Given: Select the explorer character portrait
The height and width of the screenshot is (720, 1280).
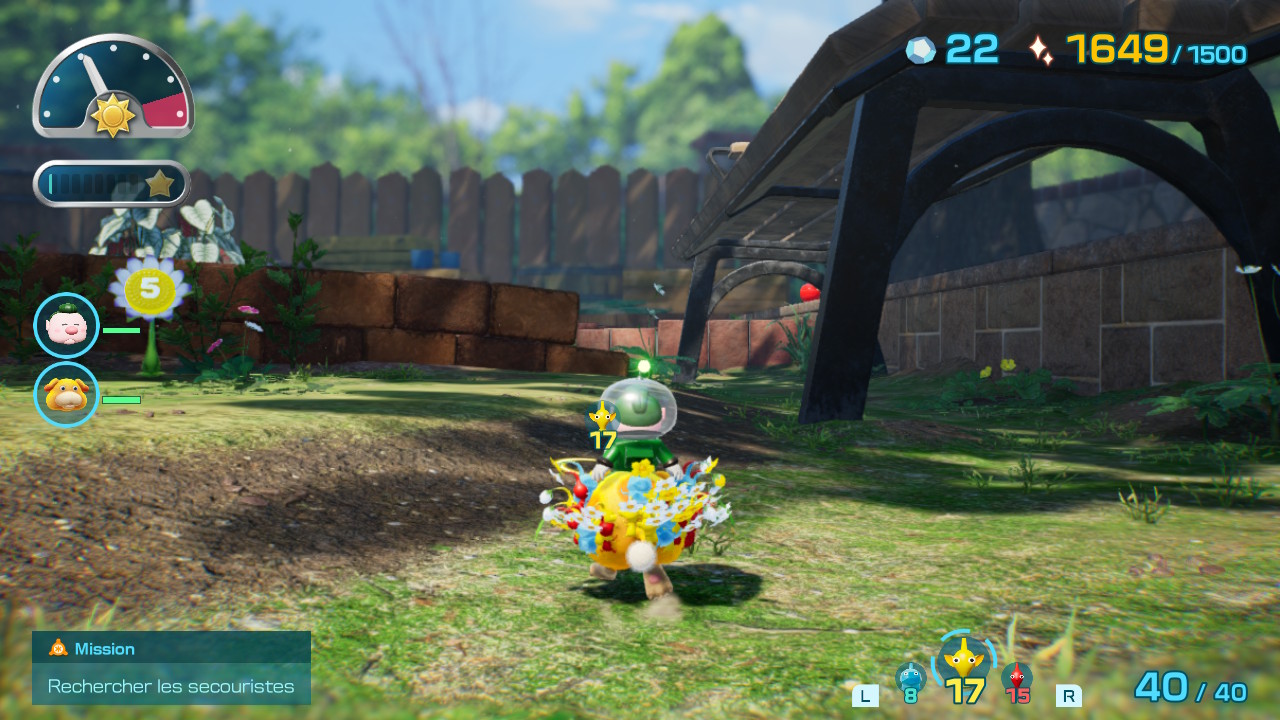Looking at the screenshot, I should pyautogui.click(x=65, y=324).
